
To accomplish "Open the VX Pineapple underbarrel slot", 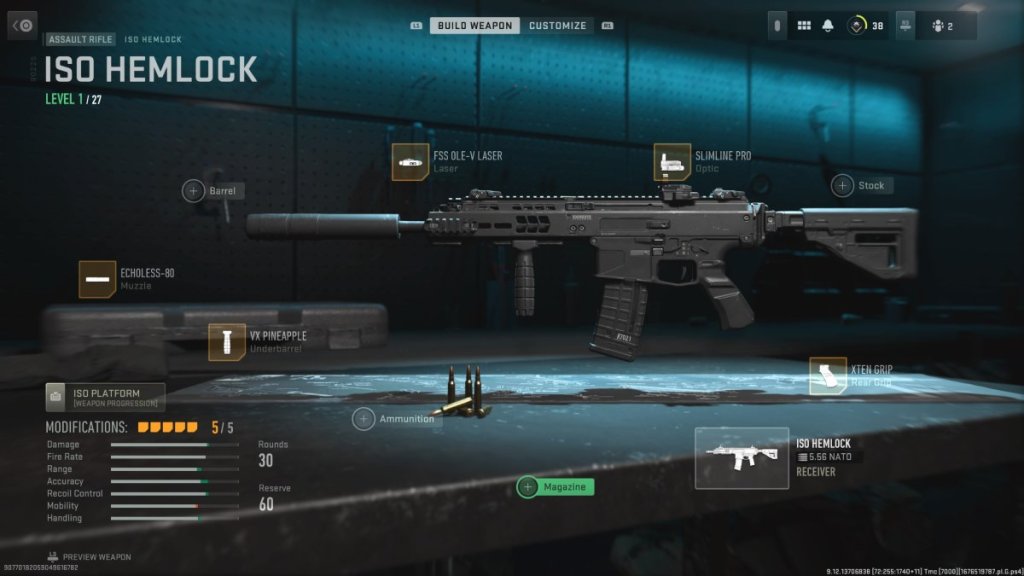I will click(227, 342).
